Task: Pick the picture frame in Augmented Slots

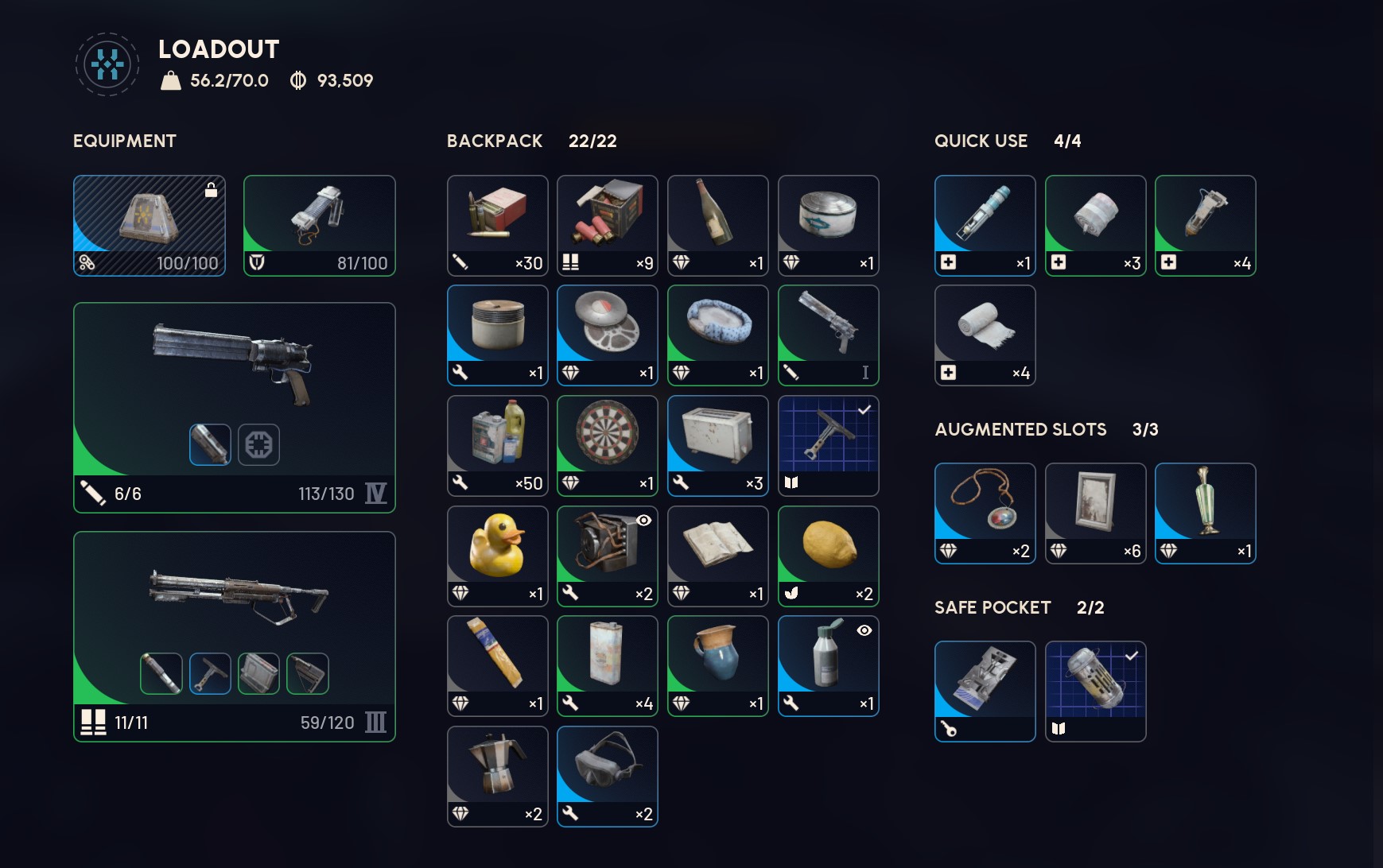Action: (x=1095, y=513)
